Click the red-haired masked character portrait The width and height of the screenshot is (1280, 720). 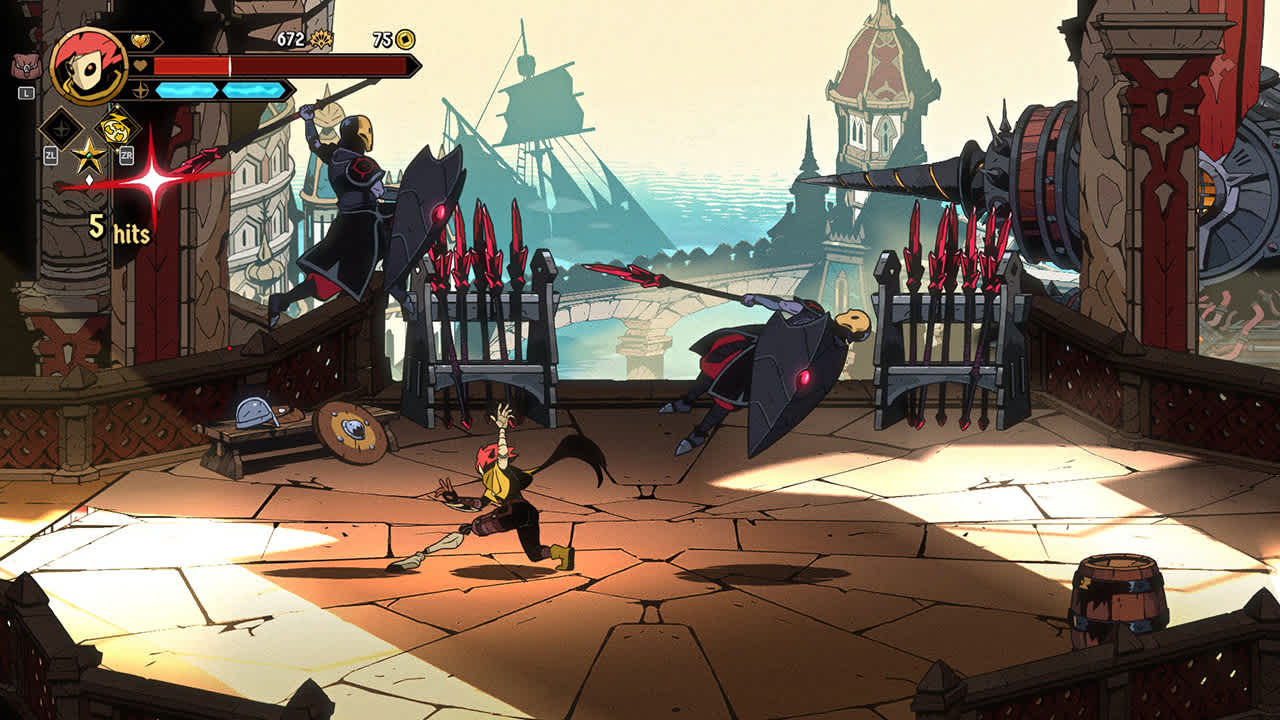tap(88, 66)
